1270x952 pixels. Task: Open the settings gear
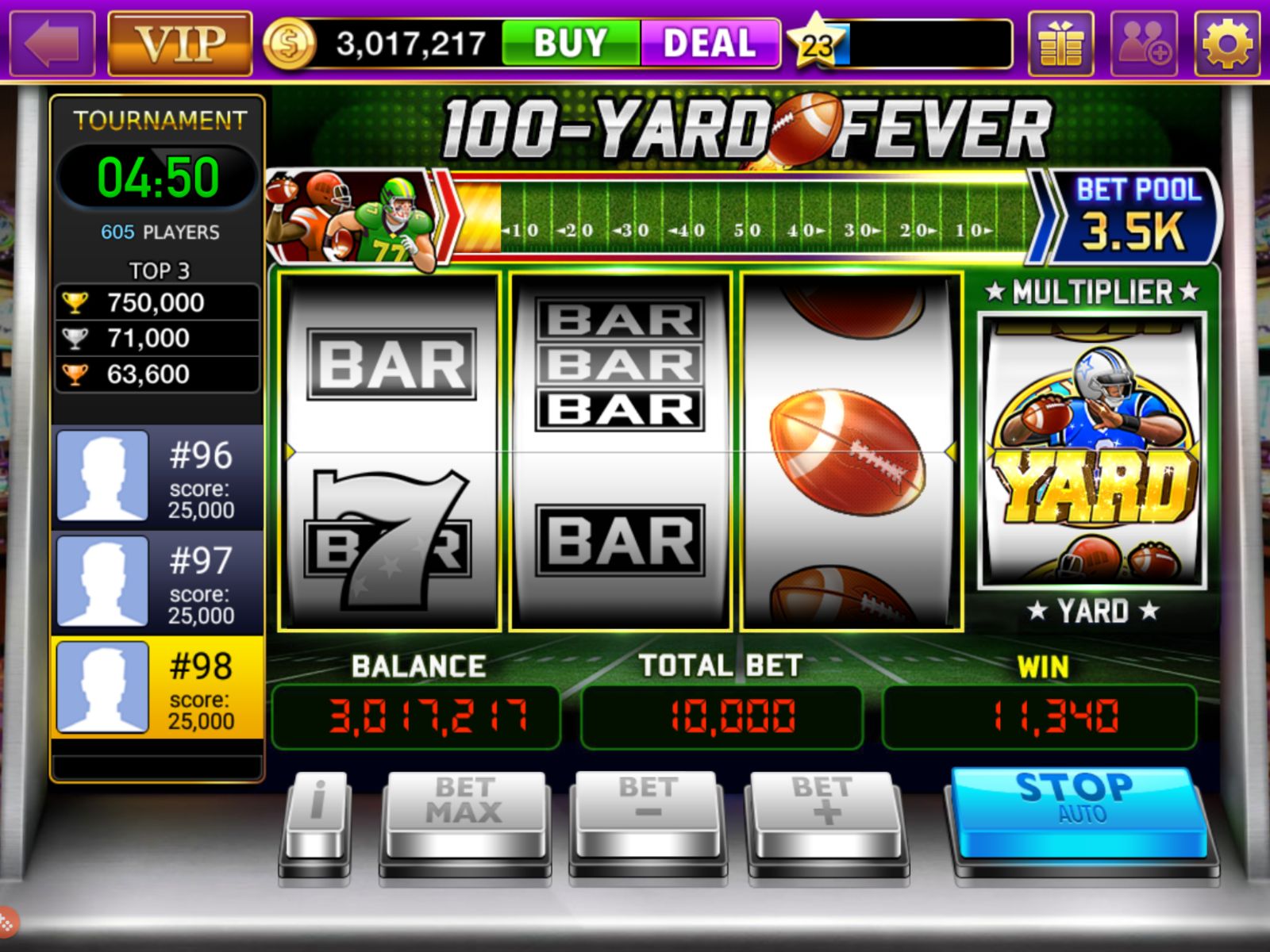[x=1227, y=44]
